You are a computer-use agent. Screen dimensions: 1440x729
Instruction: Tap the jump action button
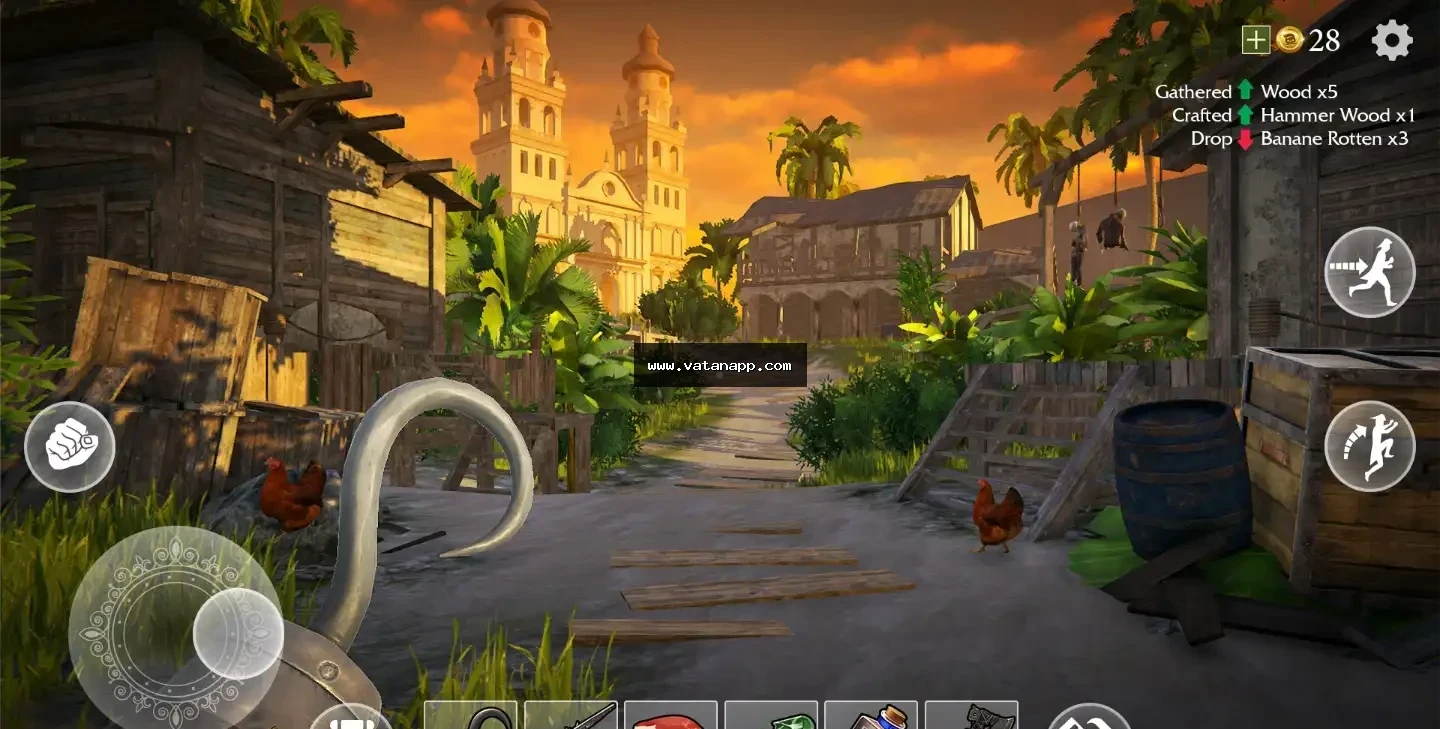coord(1369,446)
